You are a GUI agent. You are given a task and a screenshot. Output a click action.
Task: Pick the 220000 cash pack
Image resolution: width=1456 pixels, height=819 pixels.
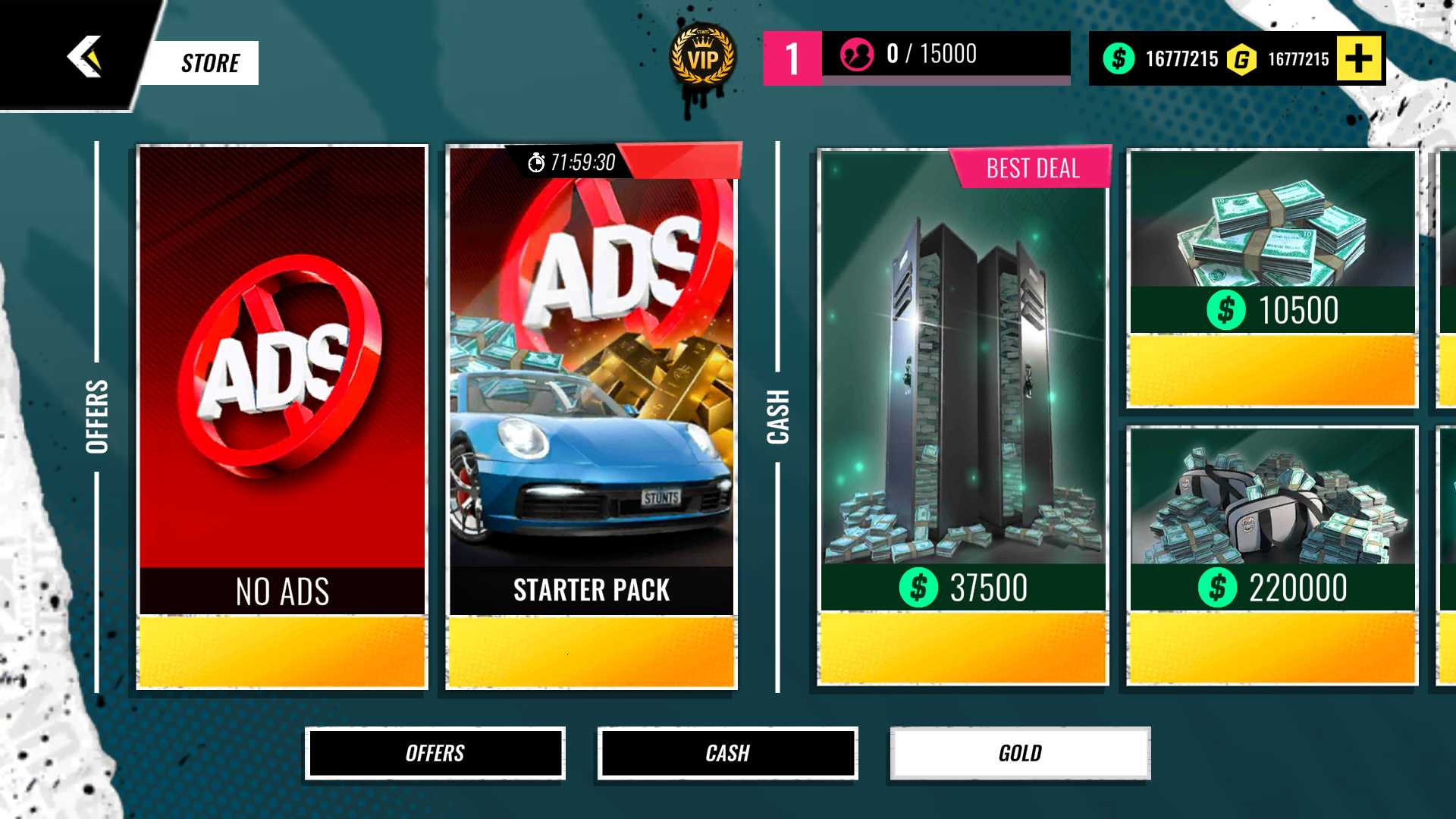tap(1272, 556)
